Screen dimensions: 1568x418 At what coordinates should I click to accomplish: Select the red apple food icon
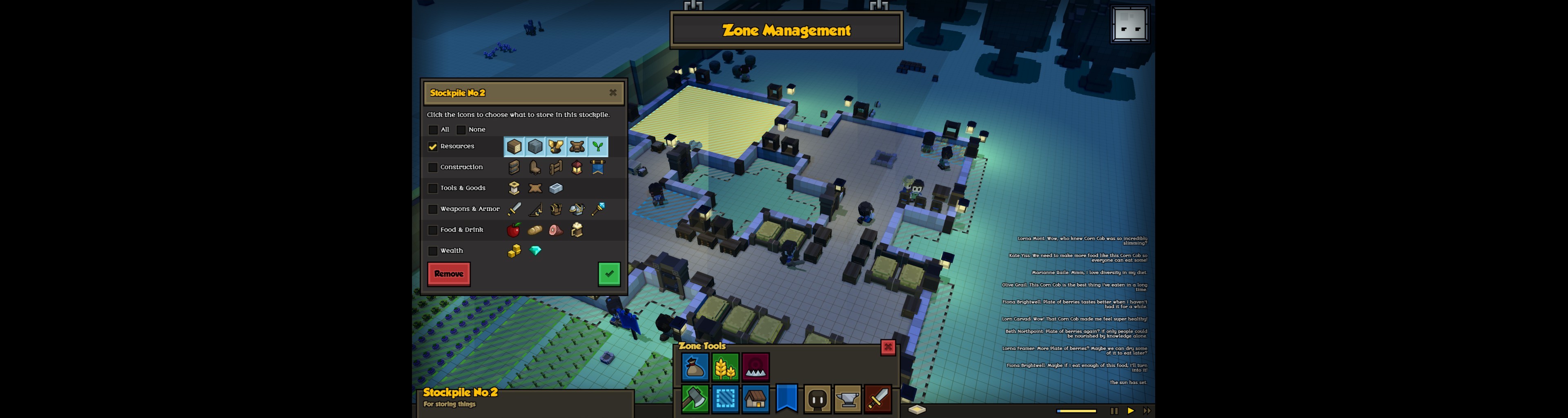[514, 230]
